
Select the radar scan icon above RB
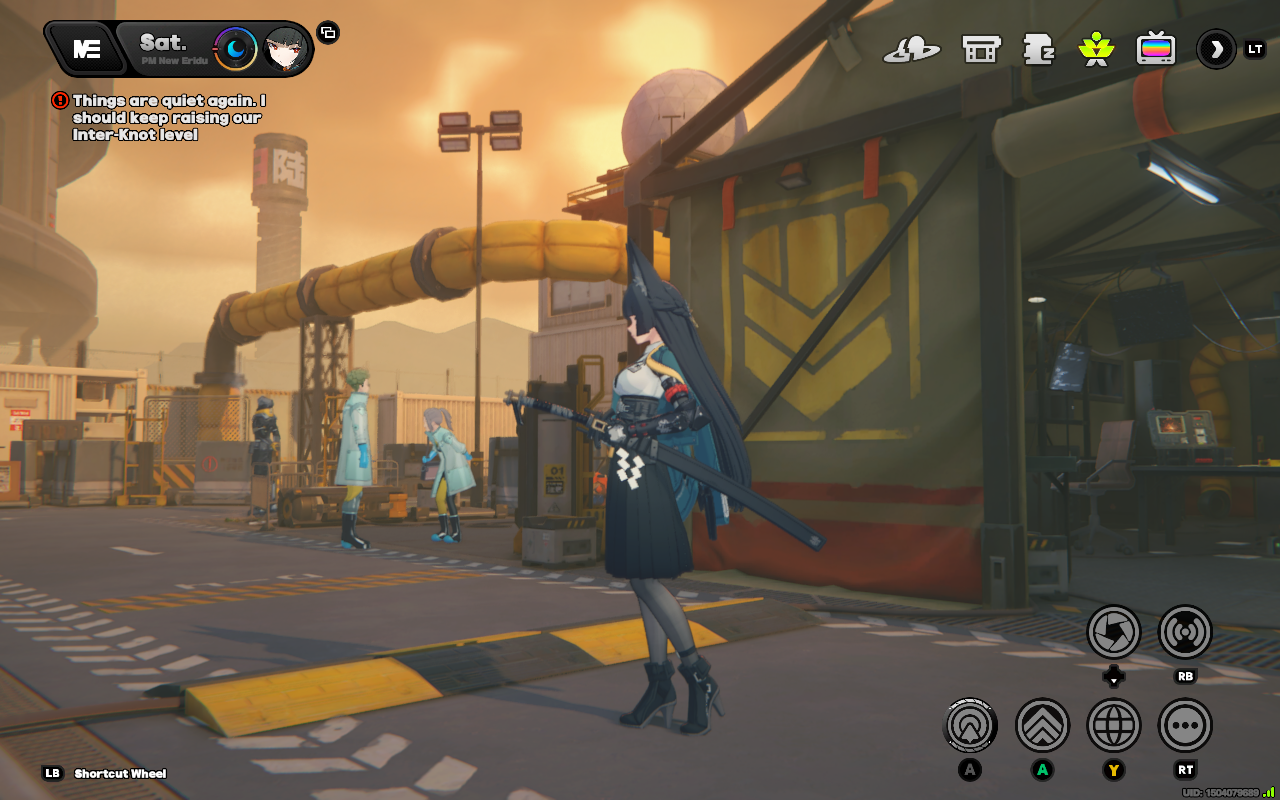(x=1184, y=632)
